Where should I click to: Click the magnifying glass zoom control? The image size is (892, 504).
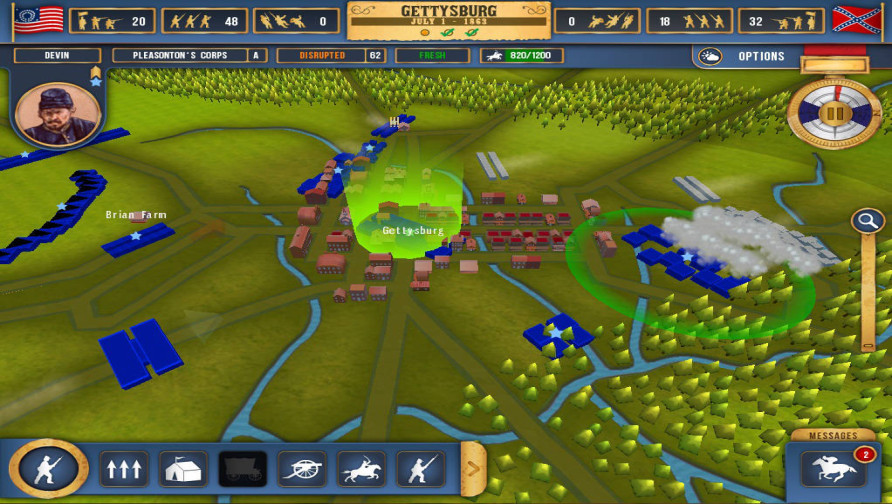coord(866,221)
